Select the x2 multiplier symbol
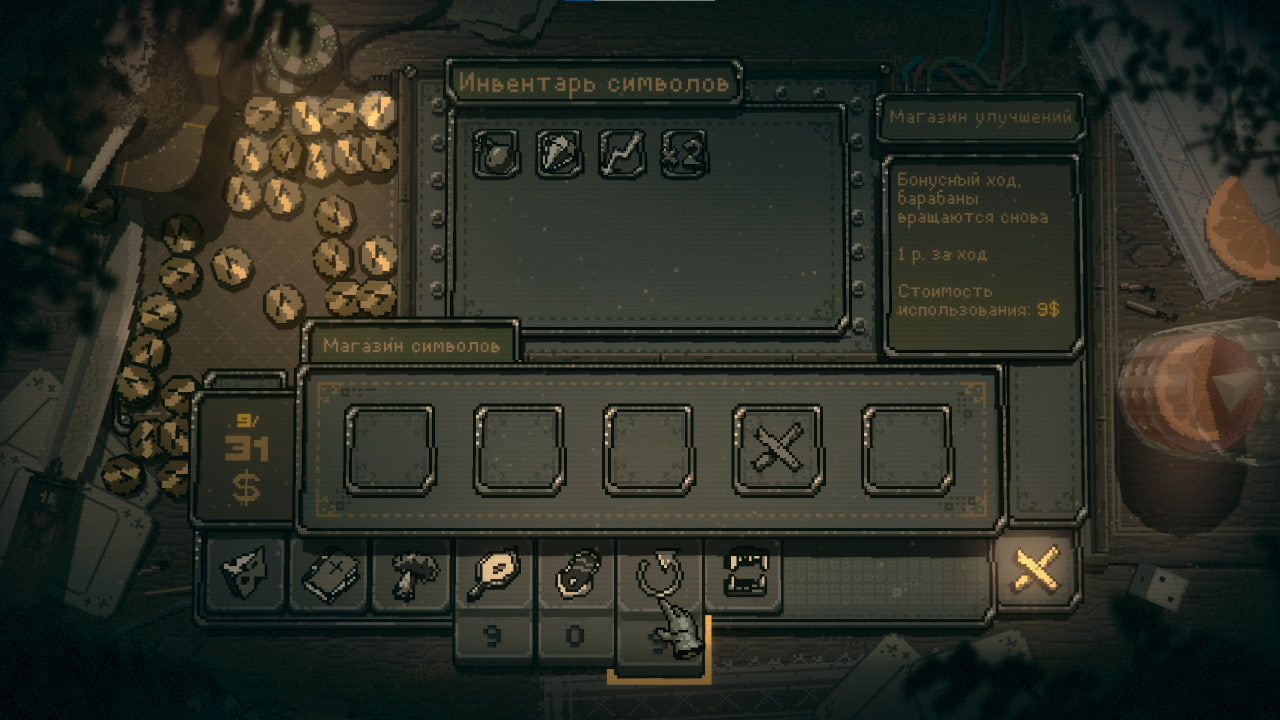 click(683, 154)
